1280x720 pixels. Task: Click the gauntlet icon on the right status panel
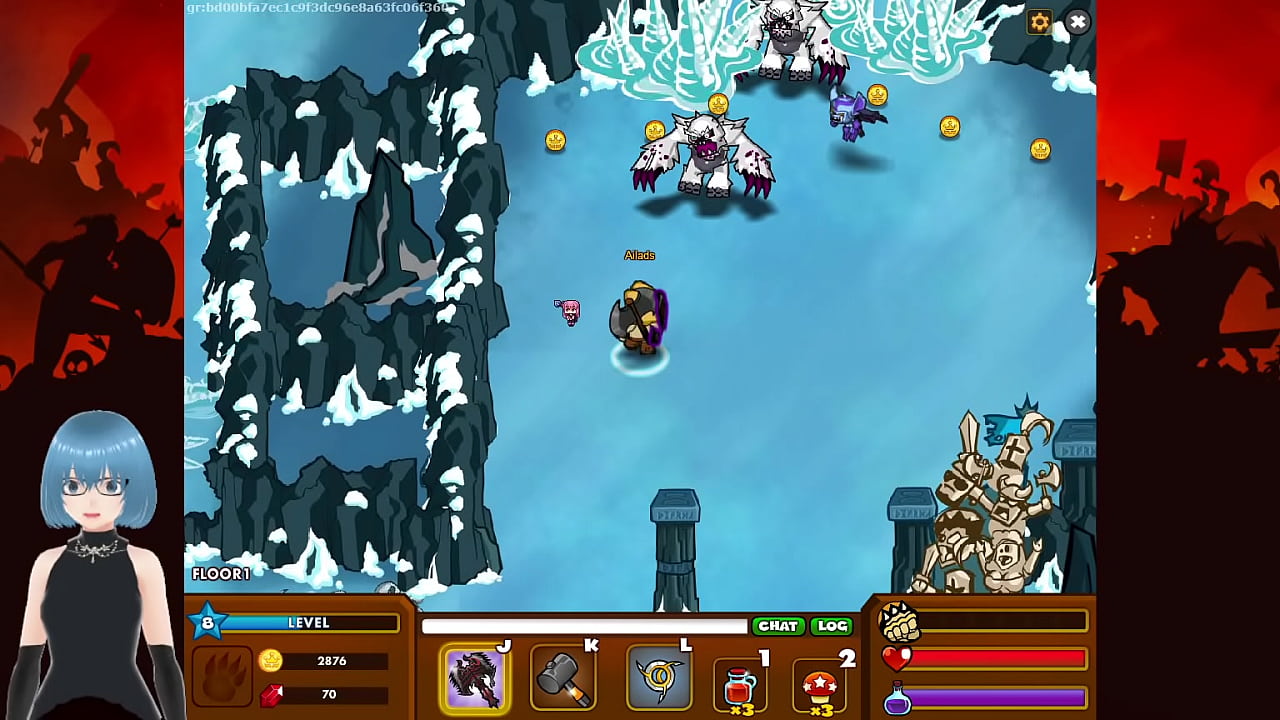(x=900, y=624)
